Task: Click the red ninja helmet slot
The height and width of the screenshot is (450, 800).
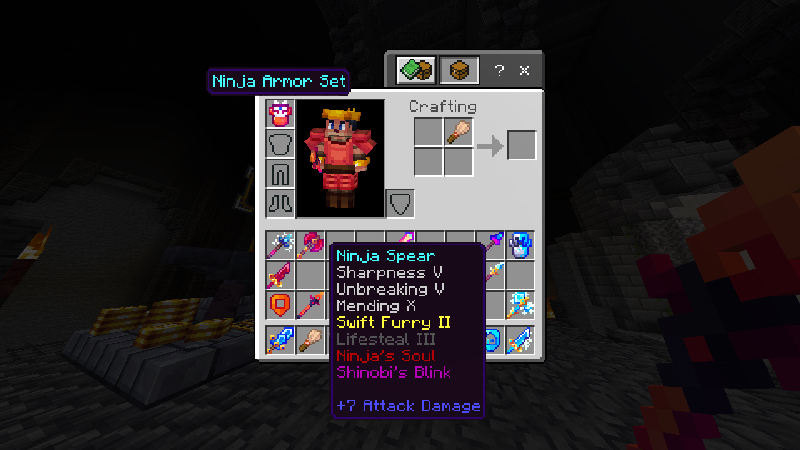Action: 280,113
